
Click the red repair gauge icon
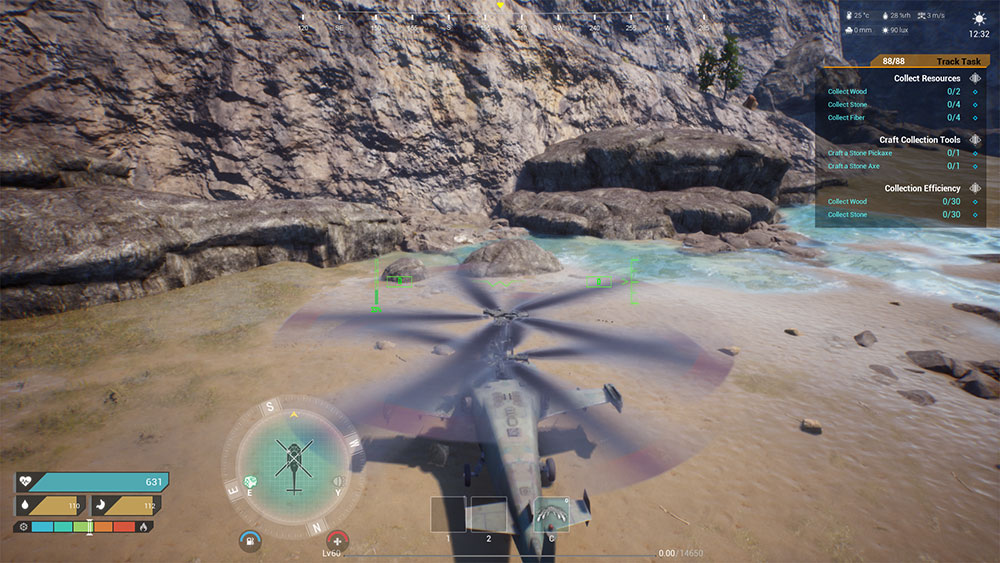point(338,541)
